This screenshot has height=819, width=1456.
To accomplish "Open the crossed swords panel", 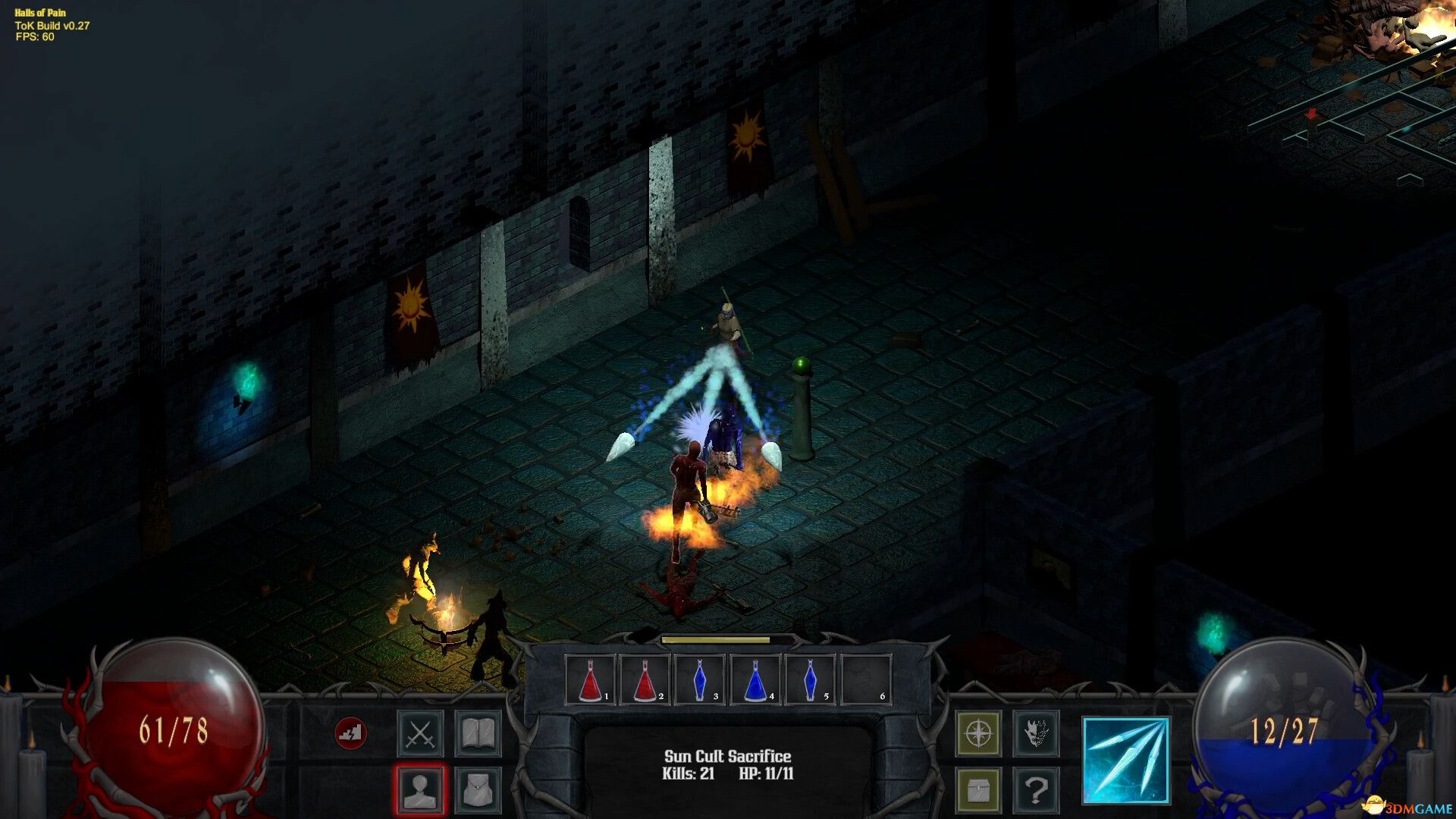I will [420, 734].
